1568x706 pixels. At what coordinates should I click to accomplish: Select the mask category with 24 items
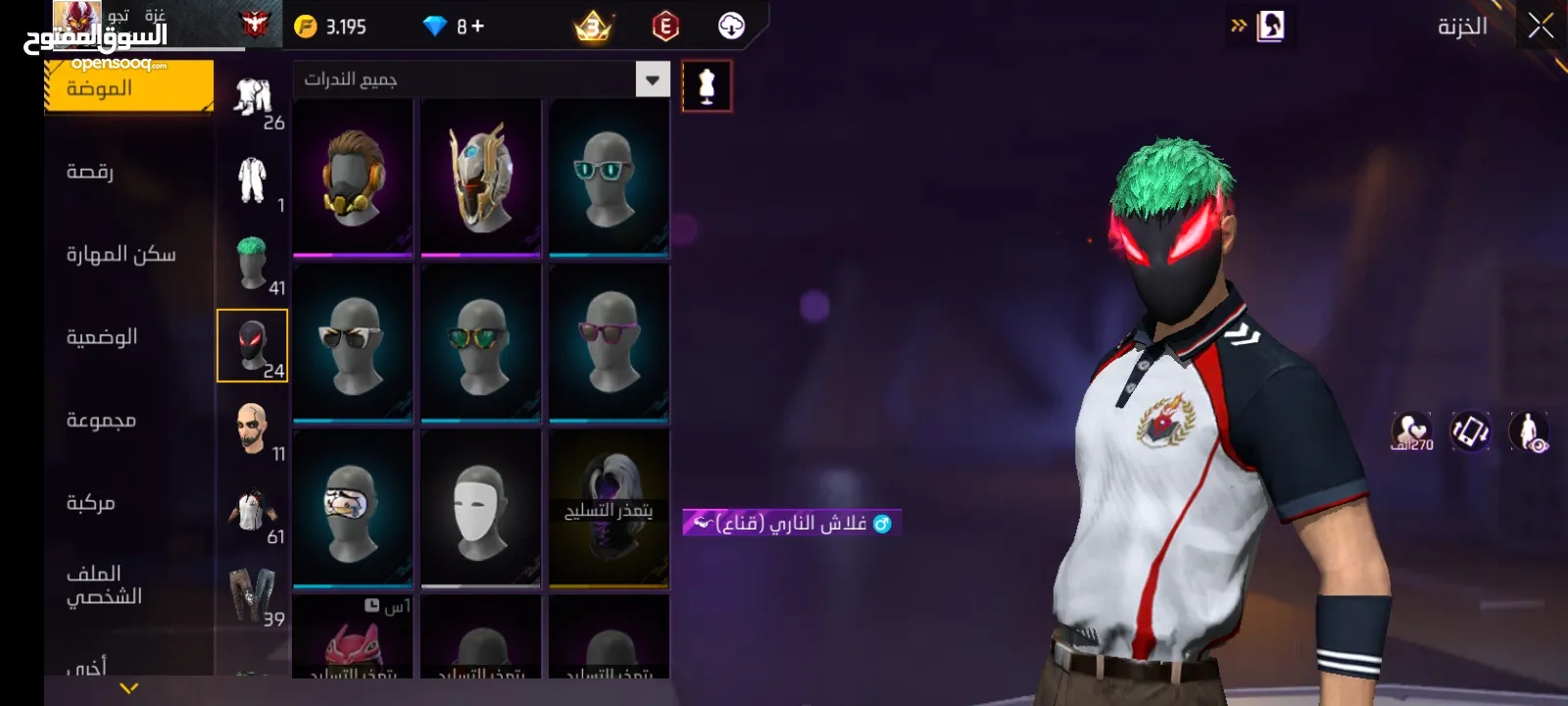pyautogui.click(x=252, y=345)
